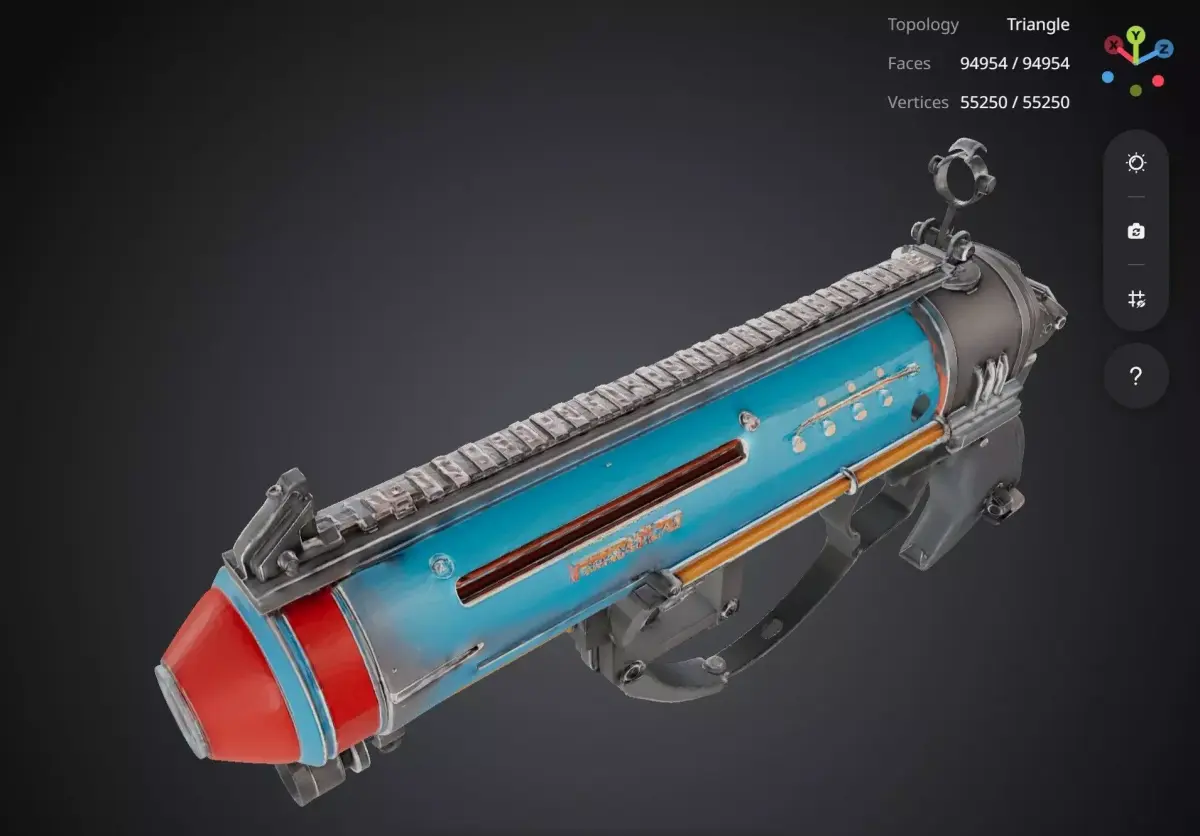Open the question mark help button
Screen dimensions: 1200x836
coord(1136,376)
